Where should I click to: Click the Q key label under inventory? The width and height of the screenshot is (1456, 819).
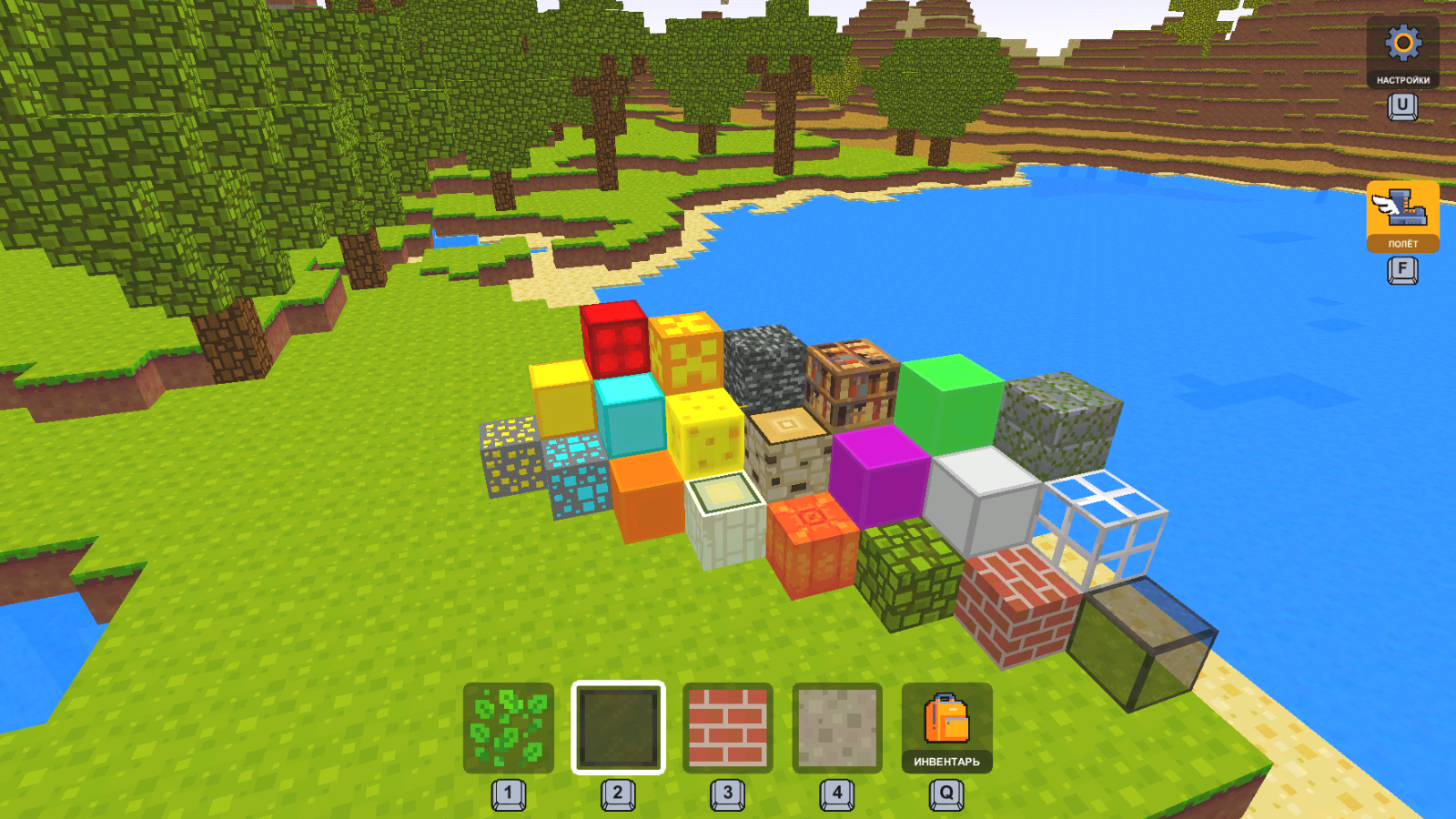coord(944,791)
